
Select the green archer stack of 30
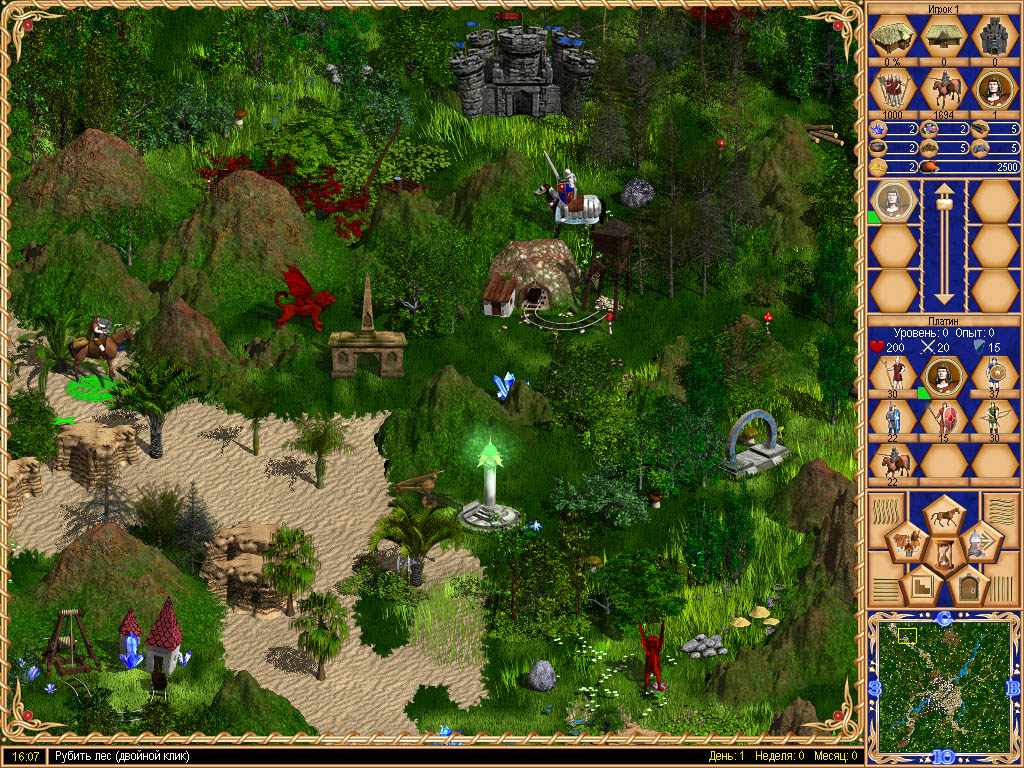[x=993, y=418]
